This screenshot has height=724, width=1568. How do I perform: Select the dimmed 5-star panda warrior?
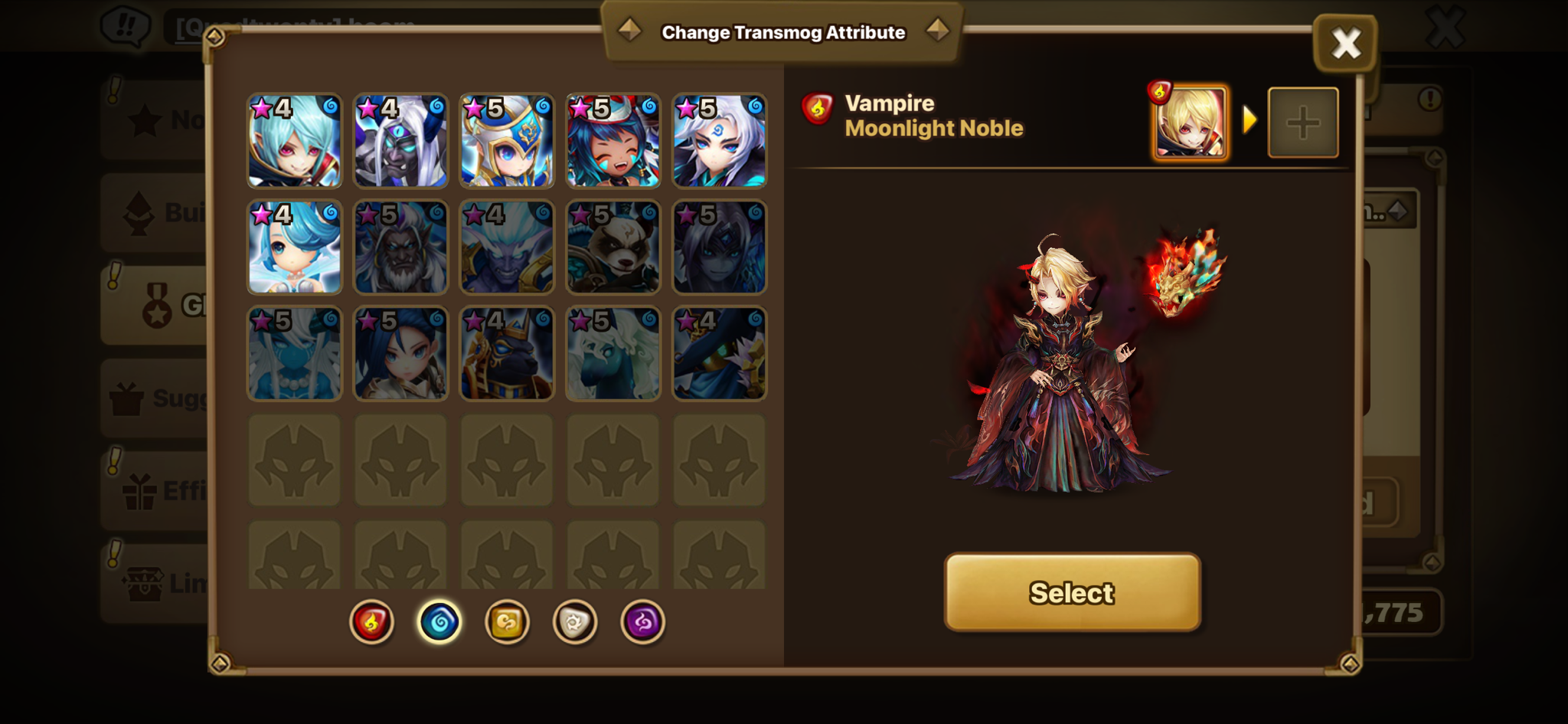[x=612, y=247]
